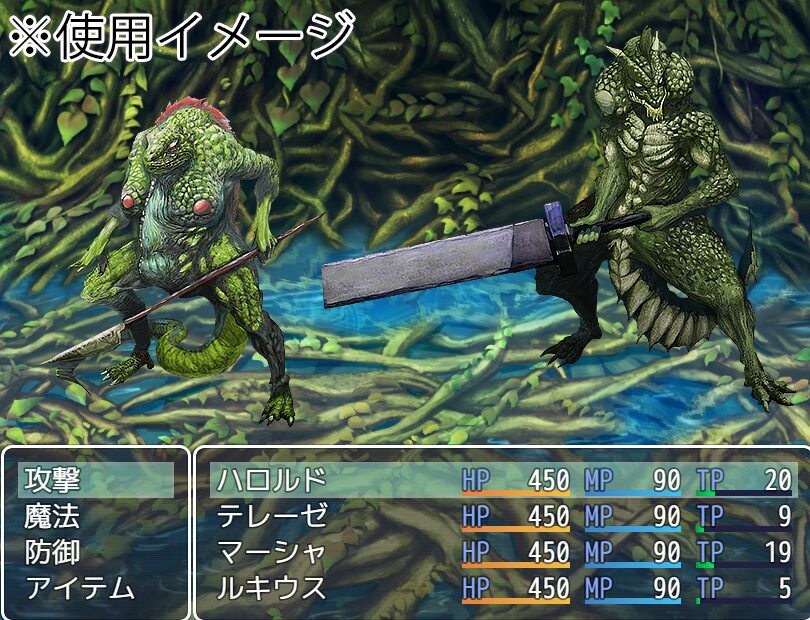Select party member ルキウス
Viewport: 810px width, 620px height.
click(x=272, y=588)
